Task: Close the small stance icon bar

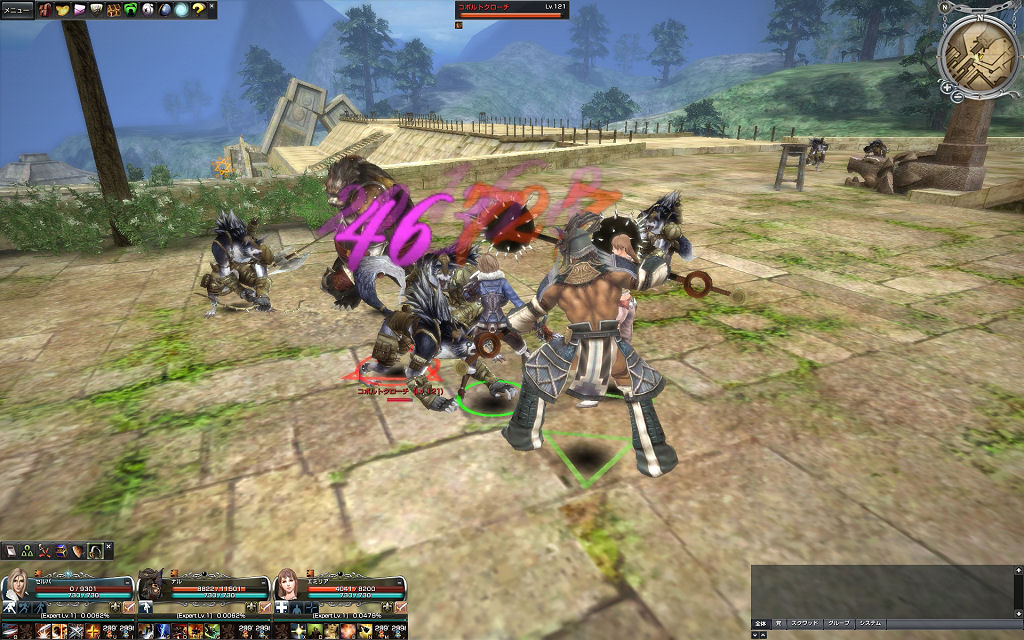Action: pyautogui.click(x=109, y=546)
